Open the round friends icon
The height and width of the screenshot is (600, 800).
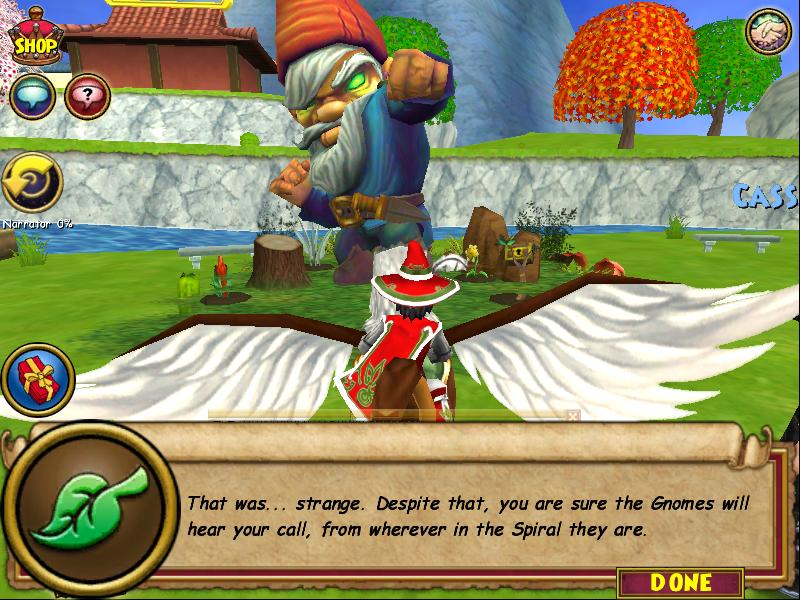tap(768, 34)
